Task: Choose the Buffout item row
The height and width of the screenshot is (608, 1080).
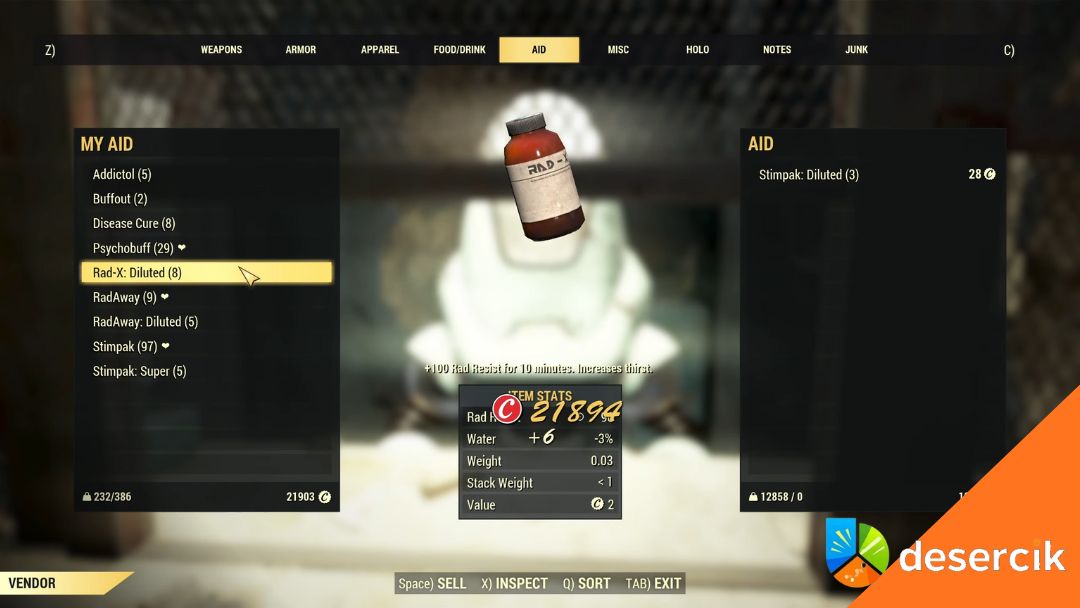Action: (x=120, y=199)
